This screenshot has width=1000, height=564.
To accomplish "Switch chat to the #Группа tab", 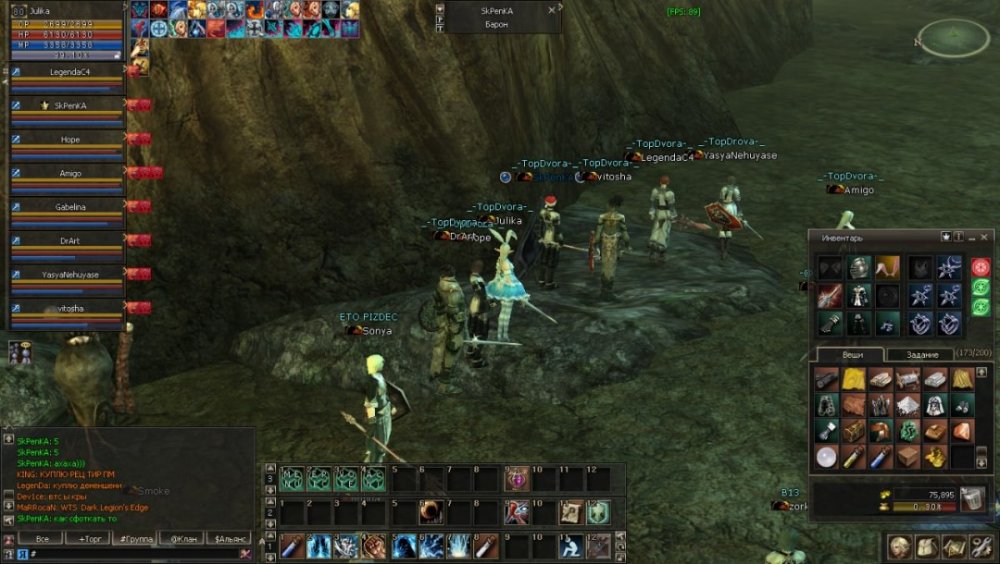I will [x=136, y=538].
